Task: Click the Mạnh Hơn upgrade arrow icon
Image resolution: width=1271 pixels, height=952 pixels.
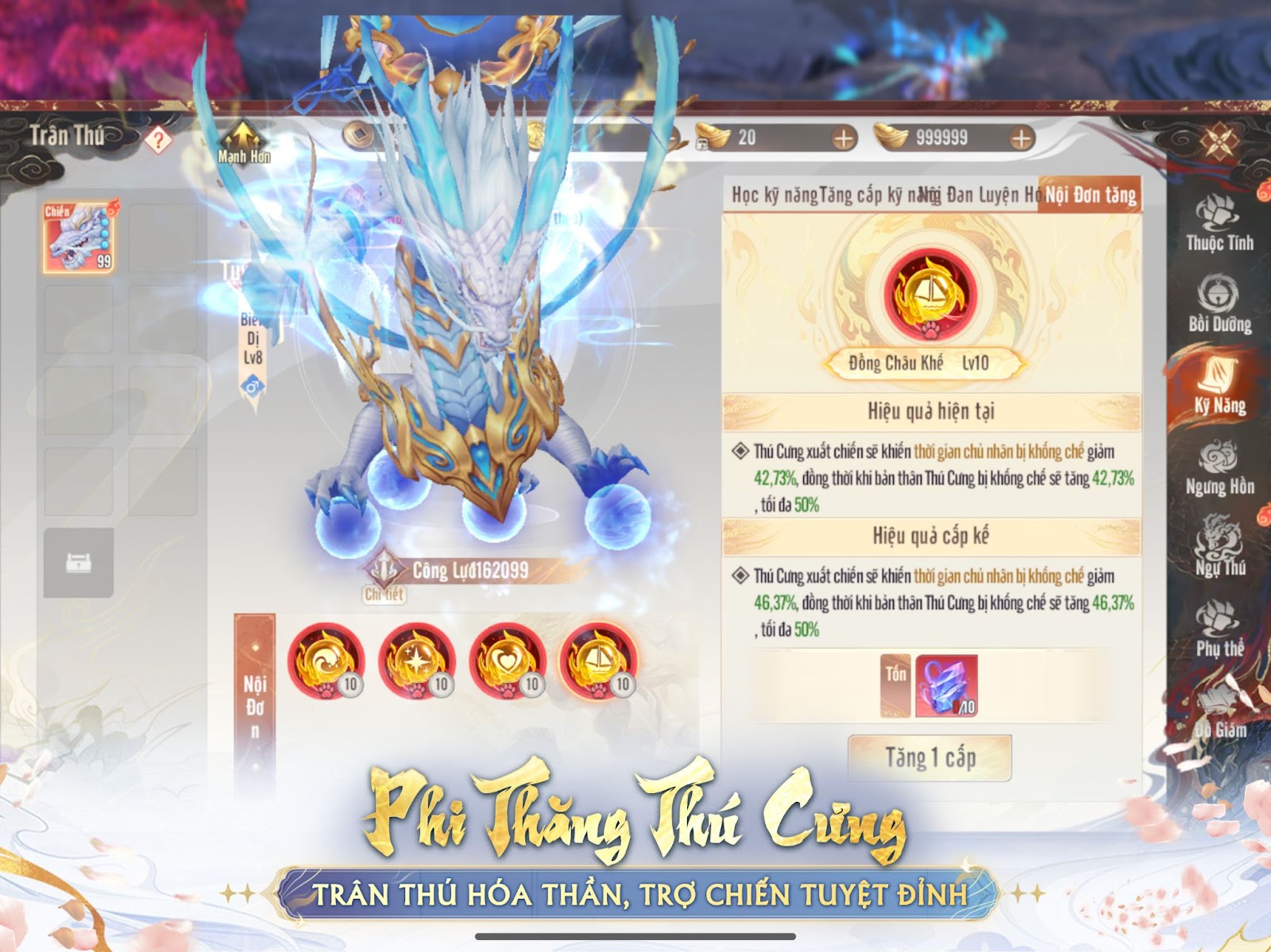Action: click(x=242, y=137)
